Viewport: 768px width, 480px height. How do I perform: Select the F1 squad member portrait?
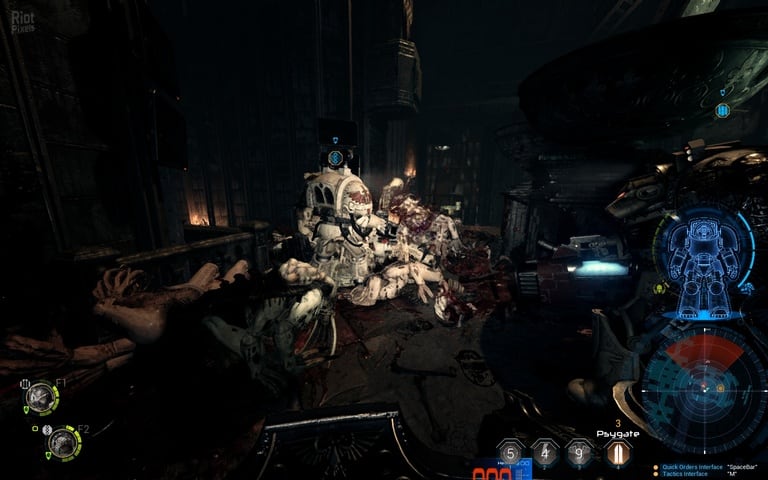click(x=41, y=397)
